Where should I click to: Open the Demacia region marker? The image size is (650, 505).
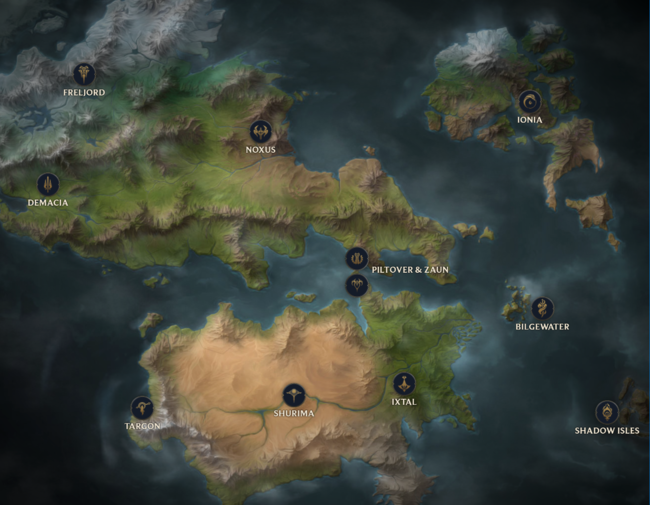(x=48, y=185)
